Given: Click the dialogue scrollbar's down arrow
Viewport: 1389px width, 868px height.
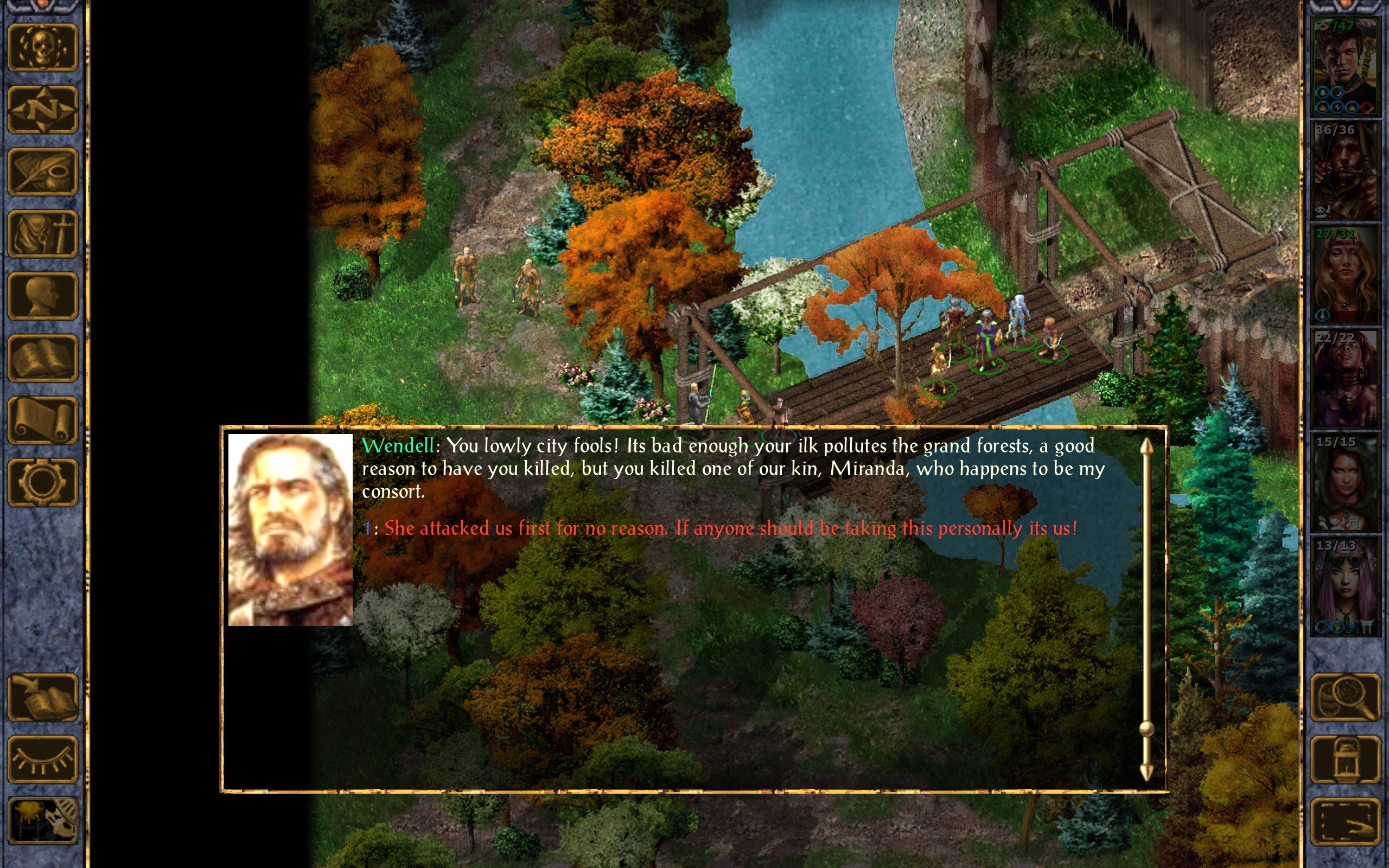Looking at the screenshot, I should point(1146,772).
